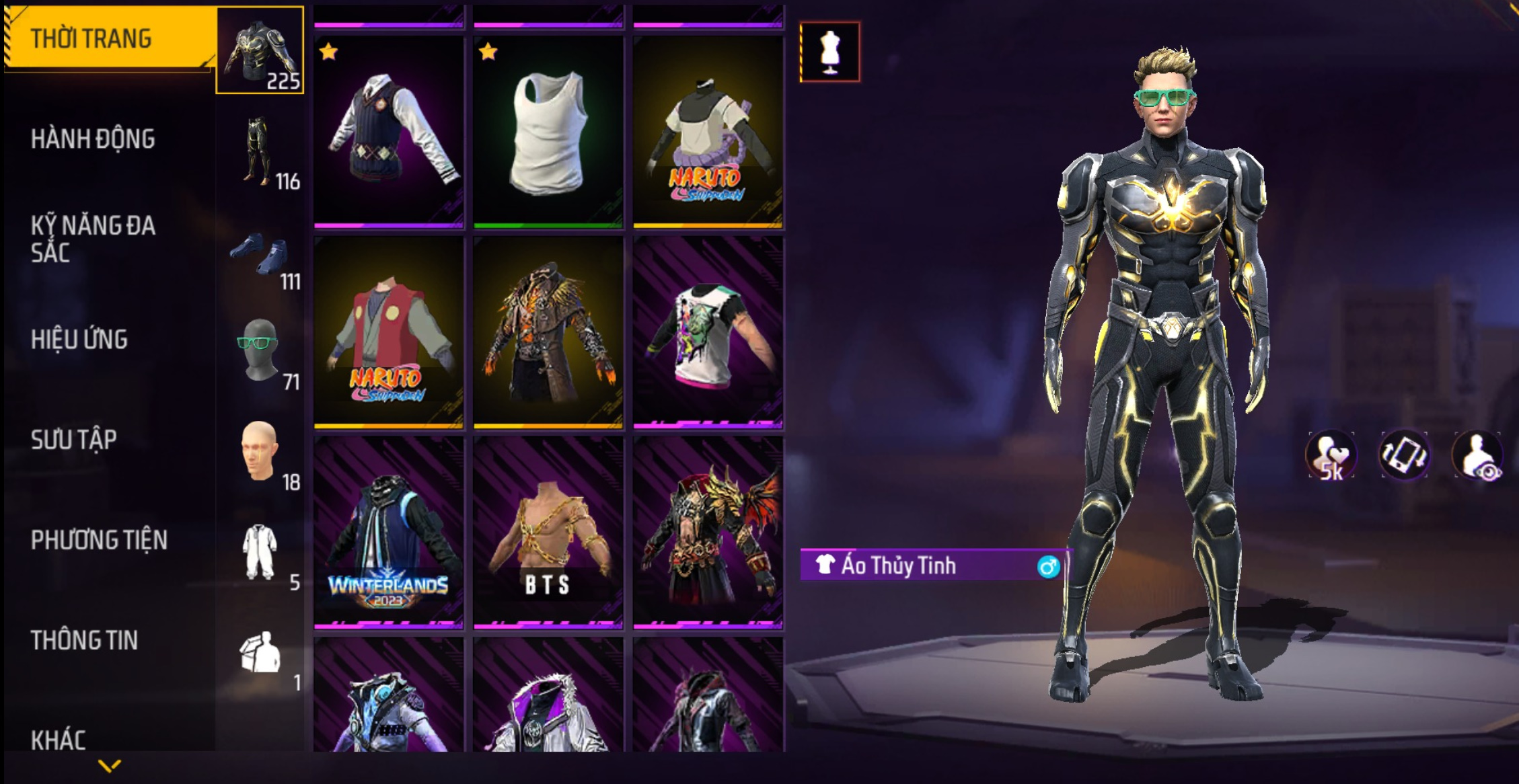Open Kỹ Năng Đa Sắc menu
This screenshot has height=784, width=1519.
point(93,239)
